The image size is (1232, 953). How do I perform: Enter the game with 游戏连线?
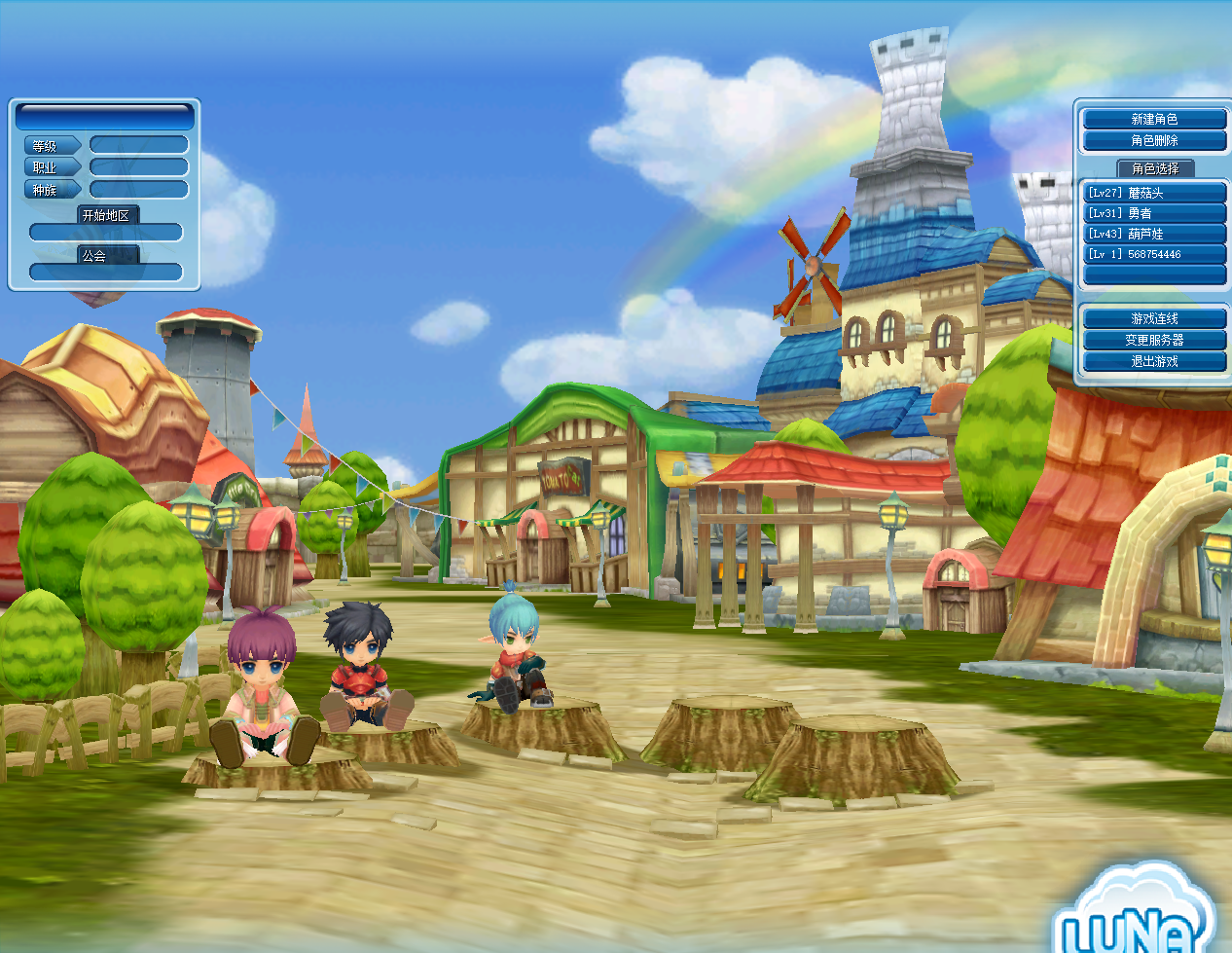tap(1154, 318)
